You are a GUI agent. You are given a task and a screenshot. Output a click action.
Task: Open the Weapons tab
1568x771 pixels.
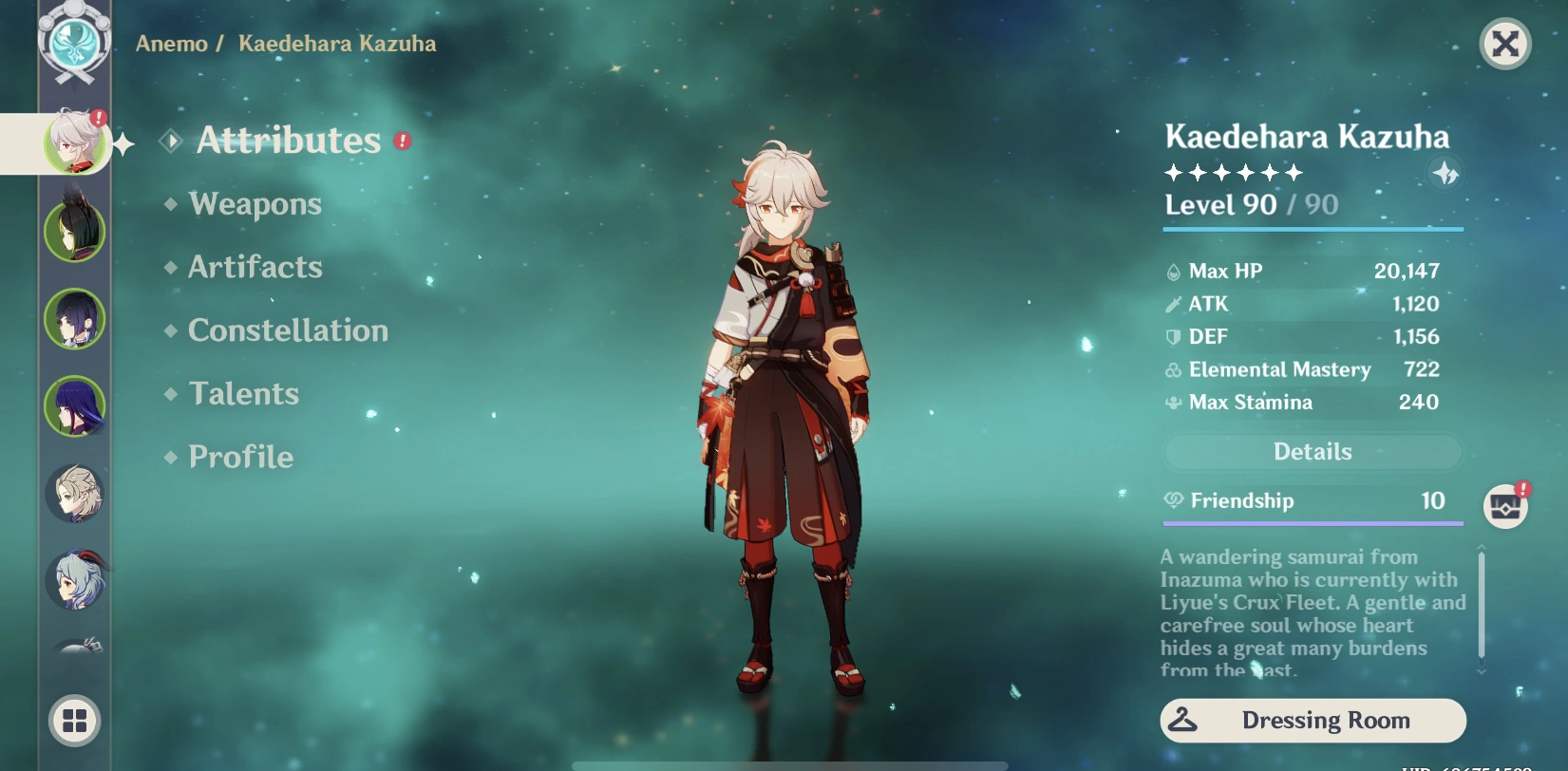(254, 204)
